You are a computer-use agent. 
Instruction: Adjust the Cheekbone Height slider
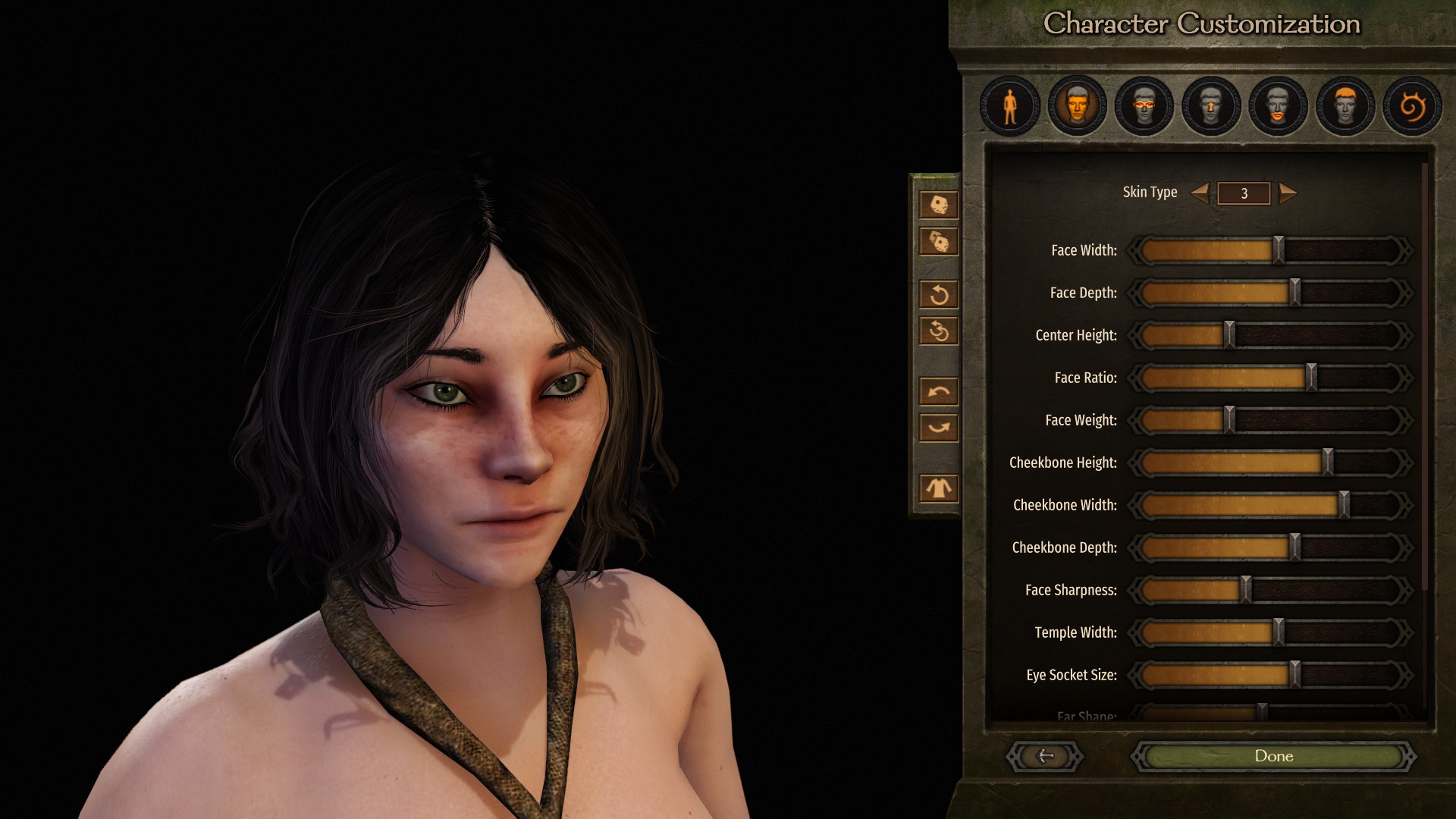coord(1327,463)
